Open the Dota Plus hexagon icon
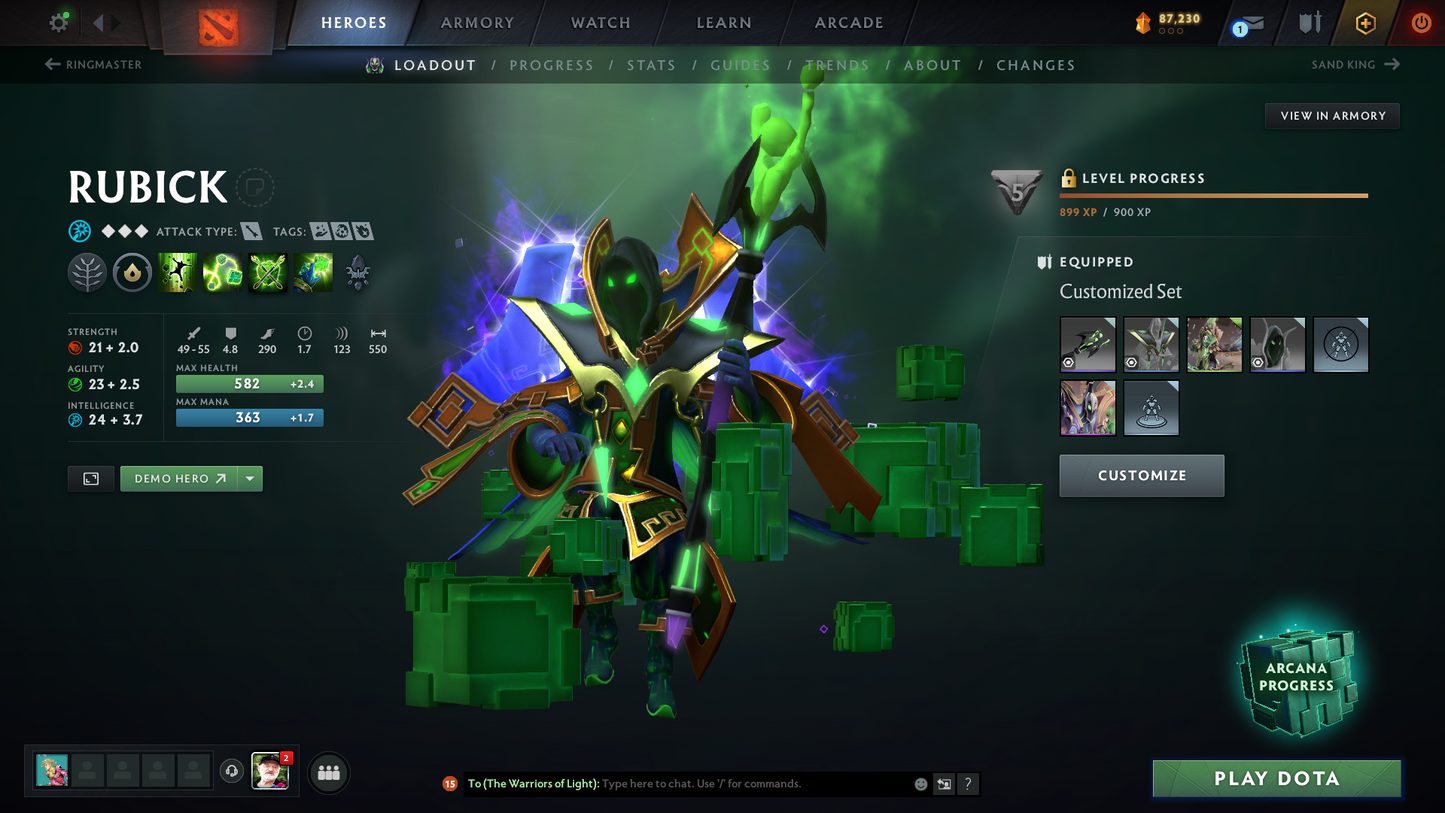This screenshot has width=1445, height=813. [x=1366, y=22]
